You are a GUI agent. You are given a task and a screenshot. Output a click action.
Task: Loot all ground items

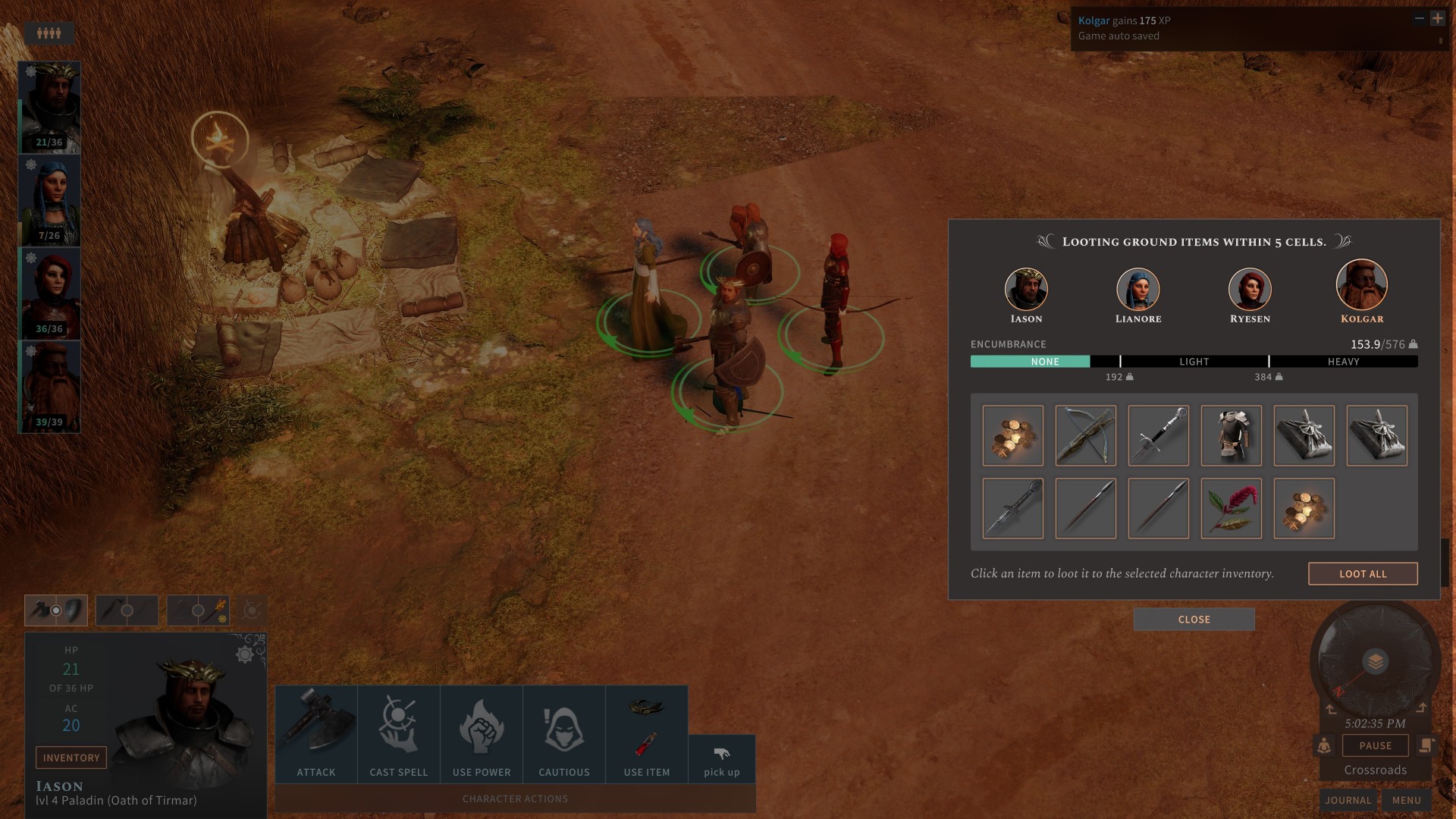click(1362, 574)
